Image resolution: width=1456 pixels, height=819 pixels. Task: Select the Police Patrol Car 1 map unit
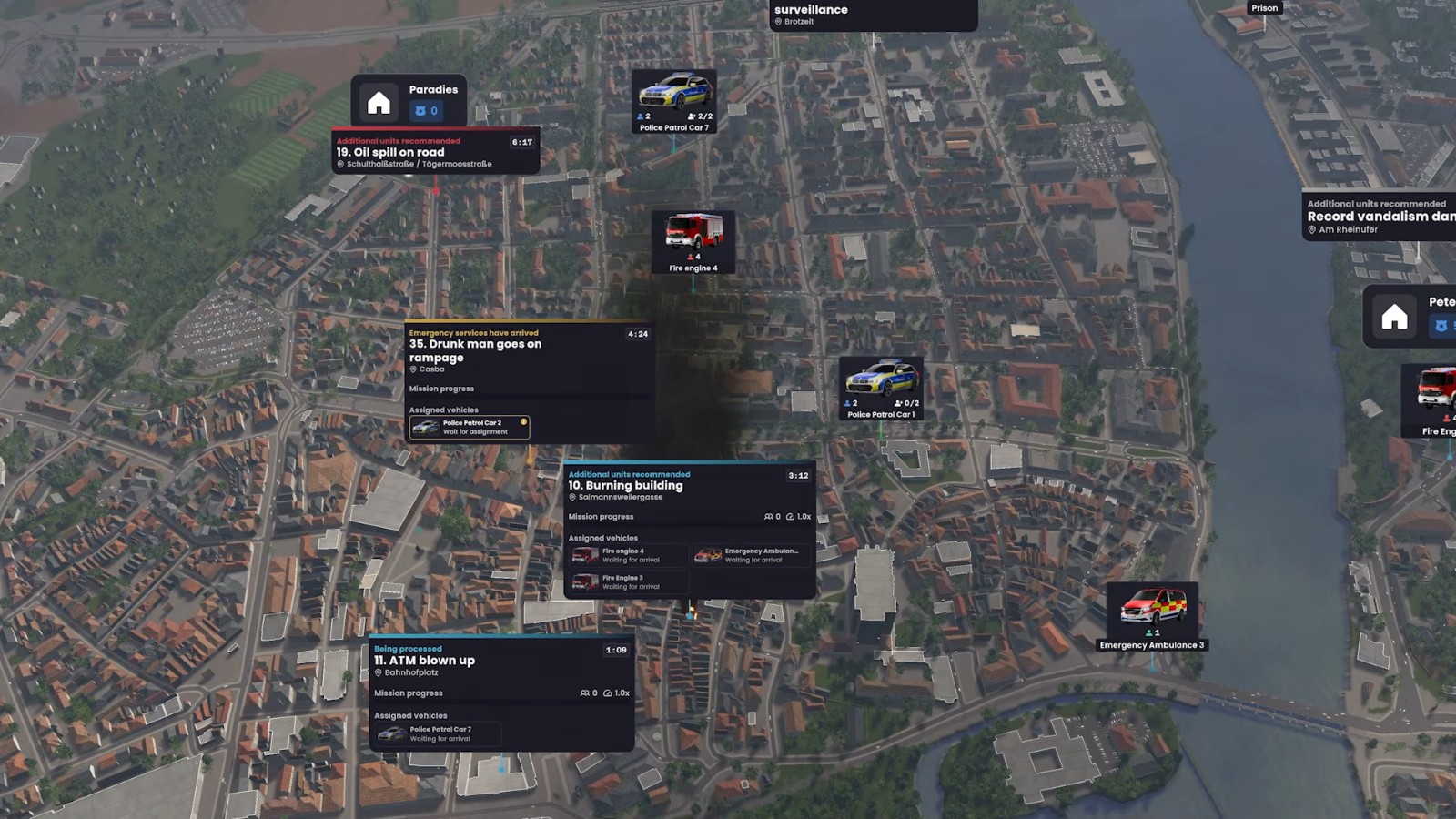pyautogui.click(x=881, y=389)
